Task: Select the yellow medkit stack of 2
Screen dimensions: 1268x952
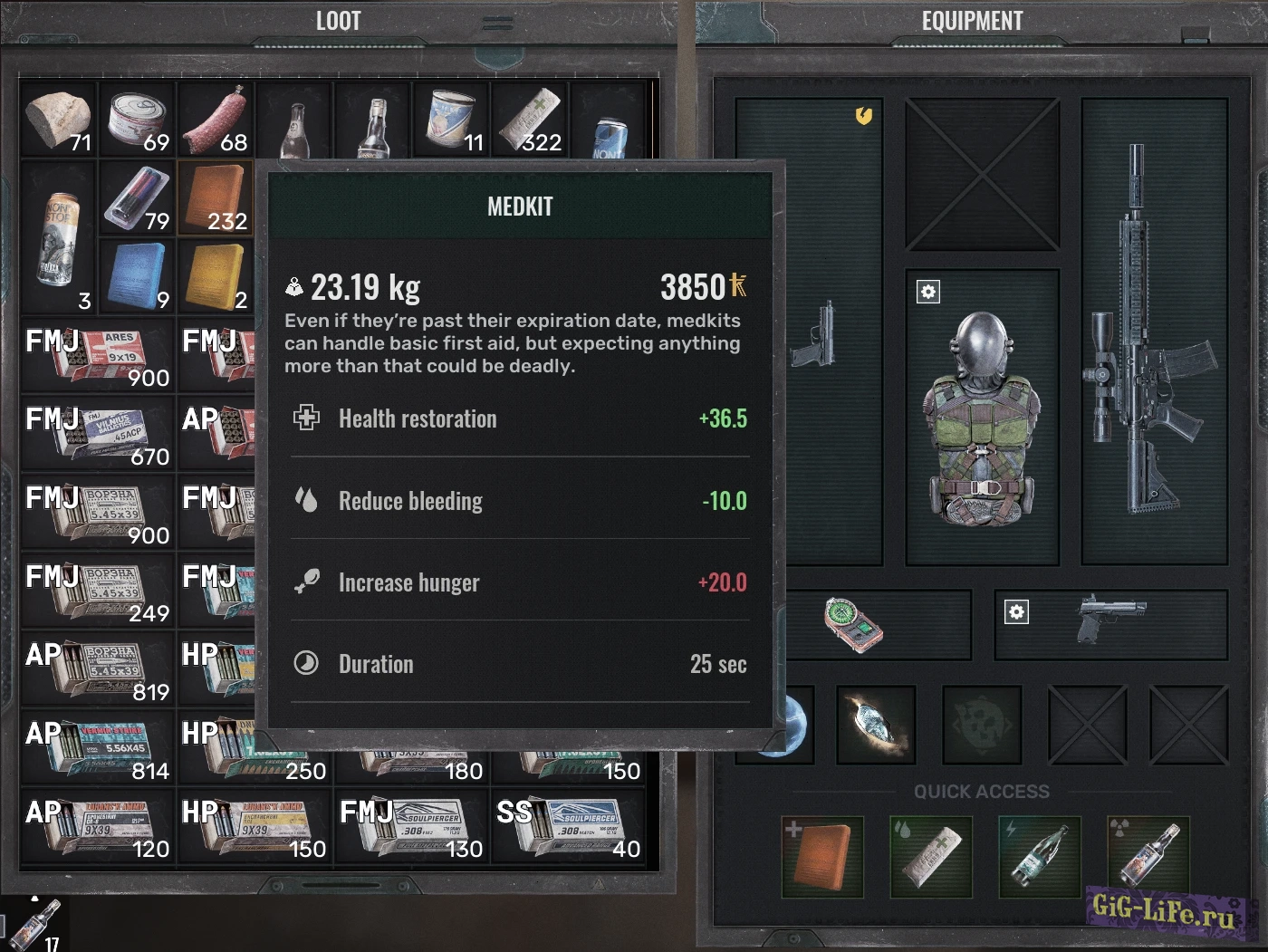Action: [x=216, y=276]
